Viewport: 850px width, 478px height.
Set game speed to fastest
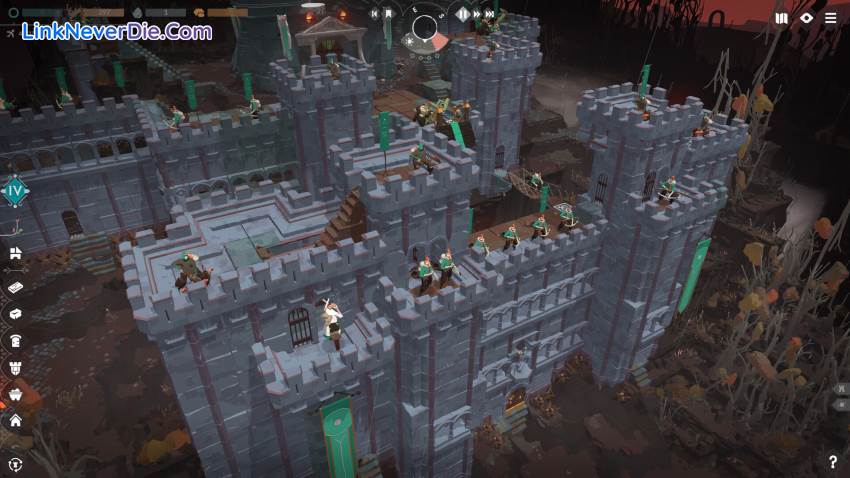click(x=490, y=14)
